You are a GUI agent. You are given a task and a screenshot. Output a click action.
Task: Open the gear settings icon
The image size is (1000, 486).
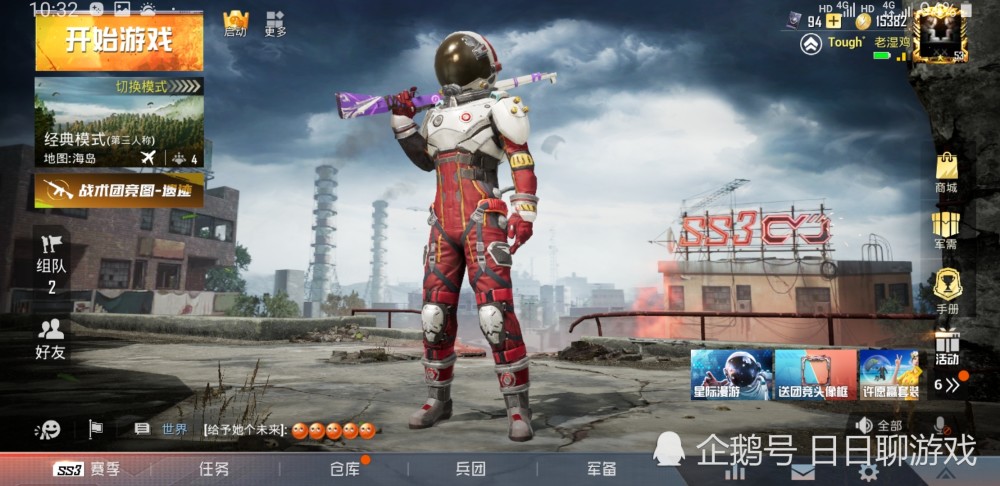tap(867, 471)
